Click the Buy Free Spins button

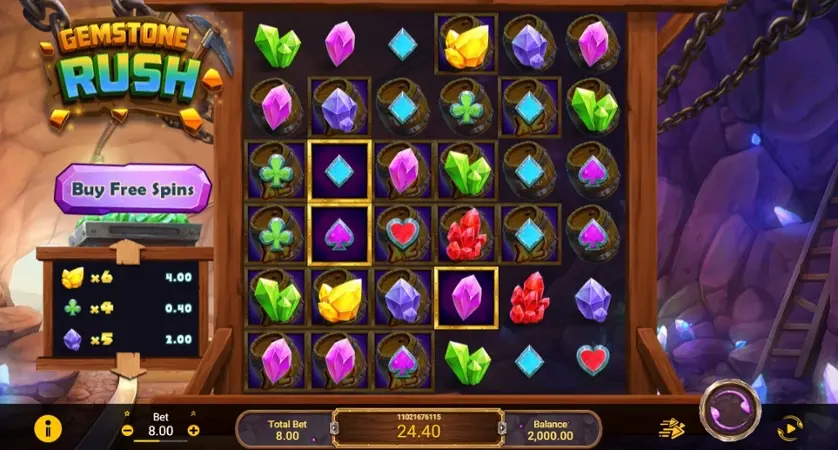(133, 188)
